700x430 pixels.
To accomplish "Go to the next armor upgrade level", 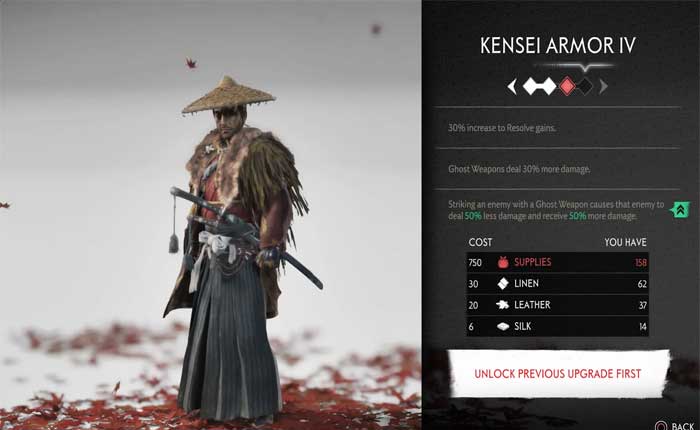I will (604, 87).
